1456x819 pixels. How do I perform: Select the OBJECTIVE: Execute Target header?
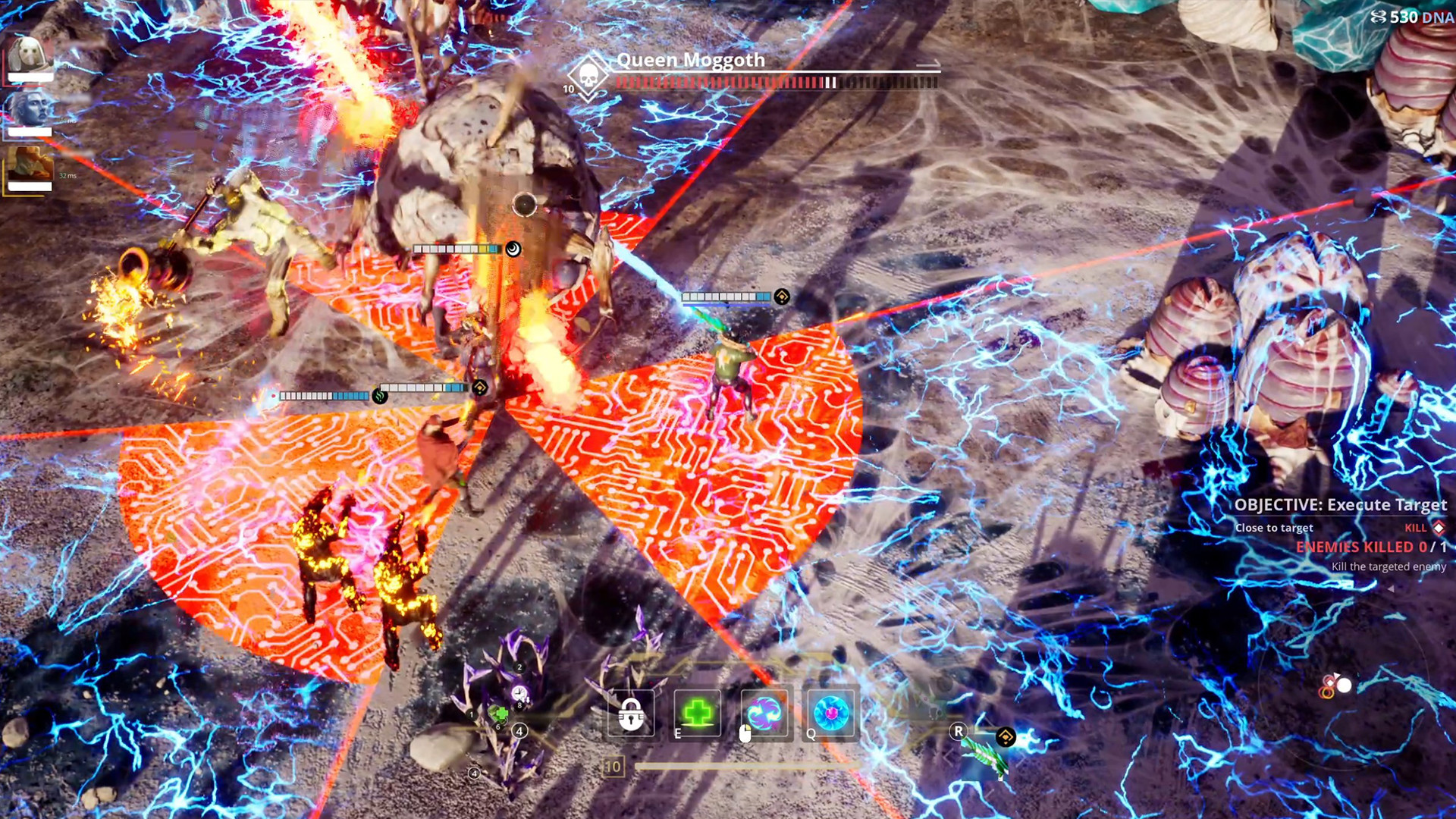(1341, 505)
